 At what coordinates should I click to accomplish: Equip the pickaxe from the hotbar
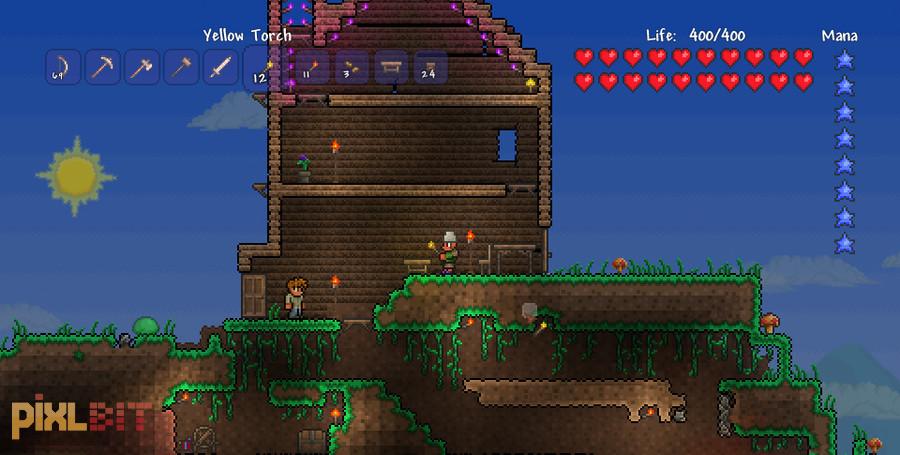(101, 68)
